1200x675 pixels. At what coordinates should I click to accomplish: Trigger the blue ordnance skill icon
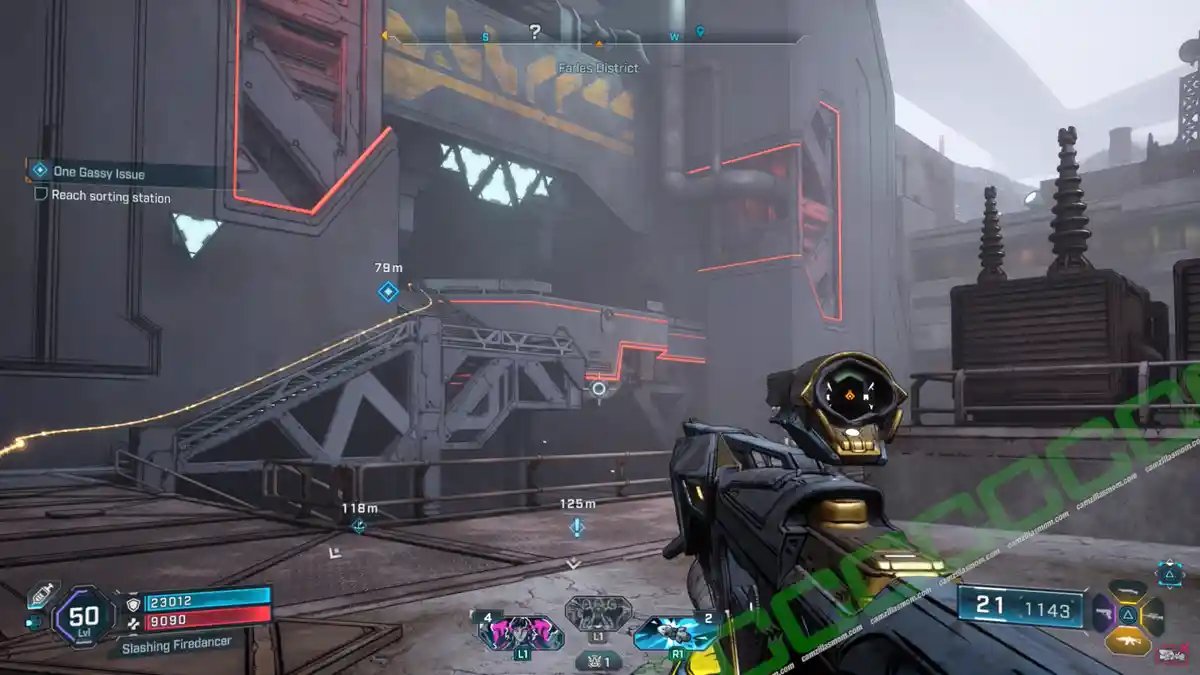[678, 631]
